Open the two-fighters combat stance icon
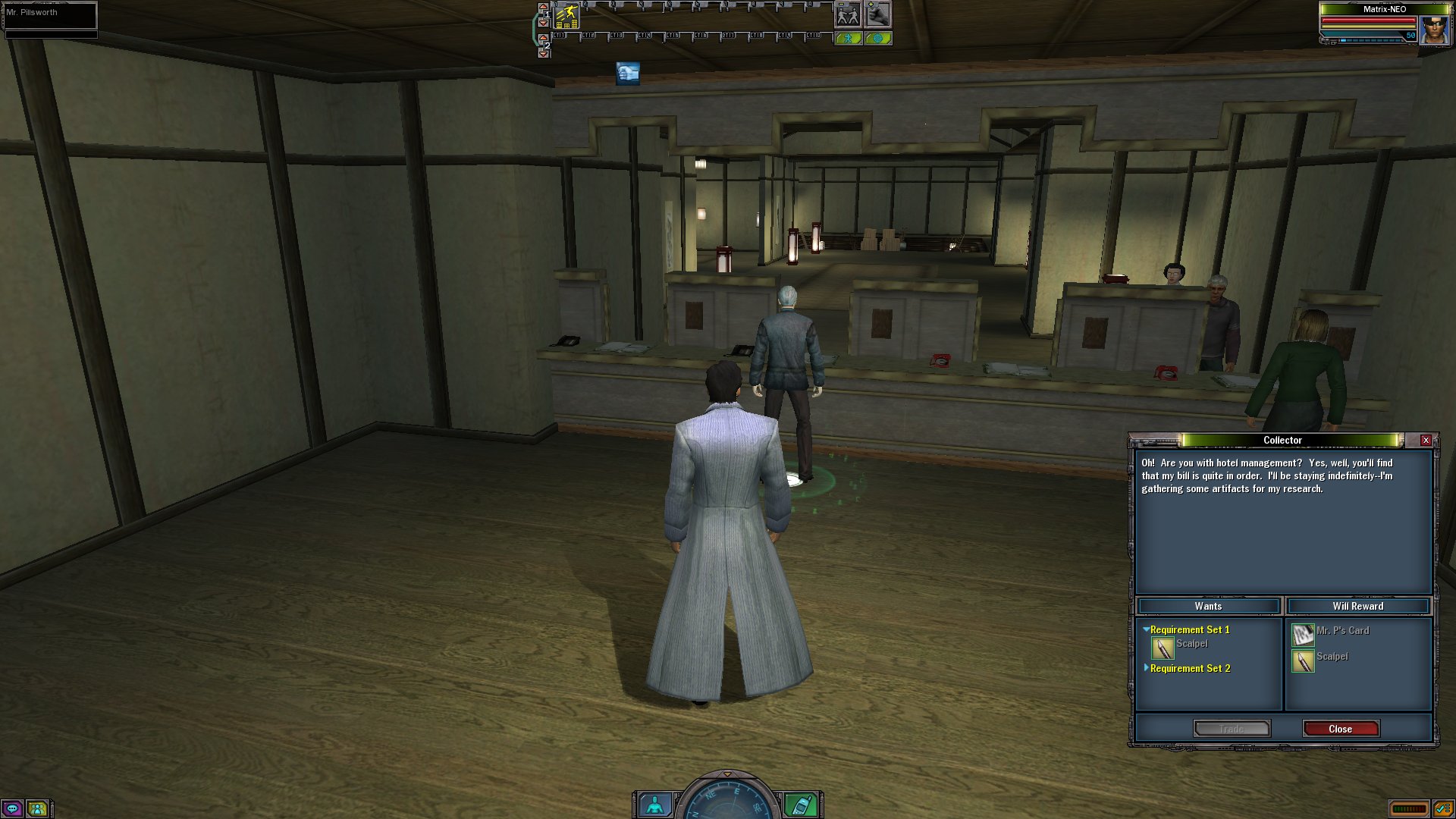The image size is (1456, 819). pyautogui.click(x=847, y=14)
